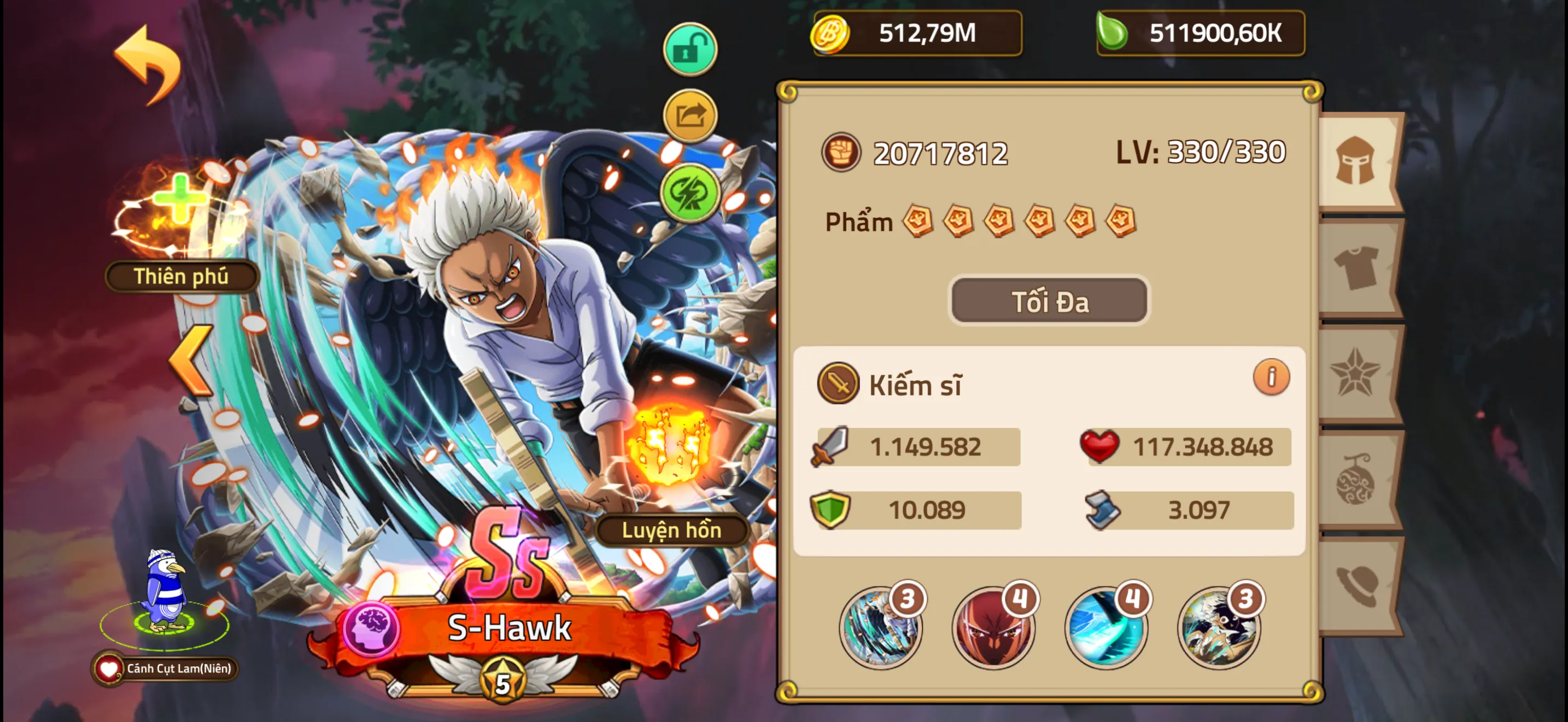Open the coin currency display

pyautogui.click(x=913, y=33)
